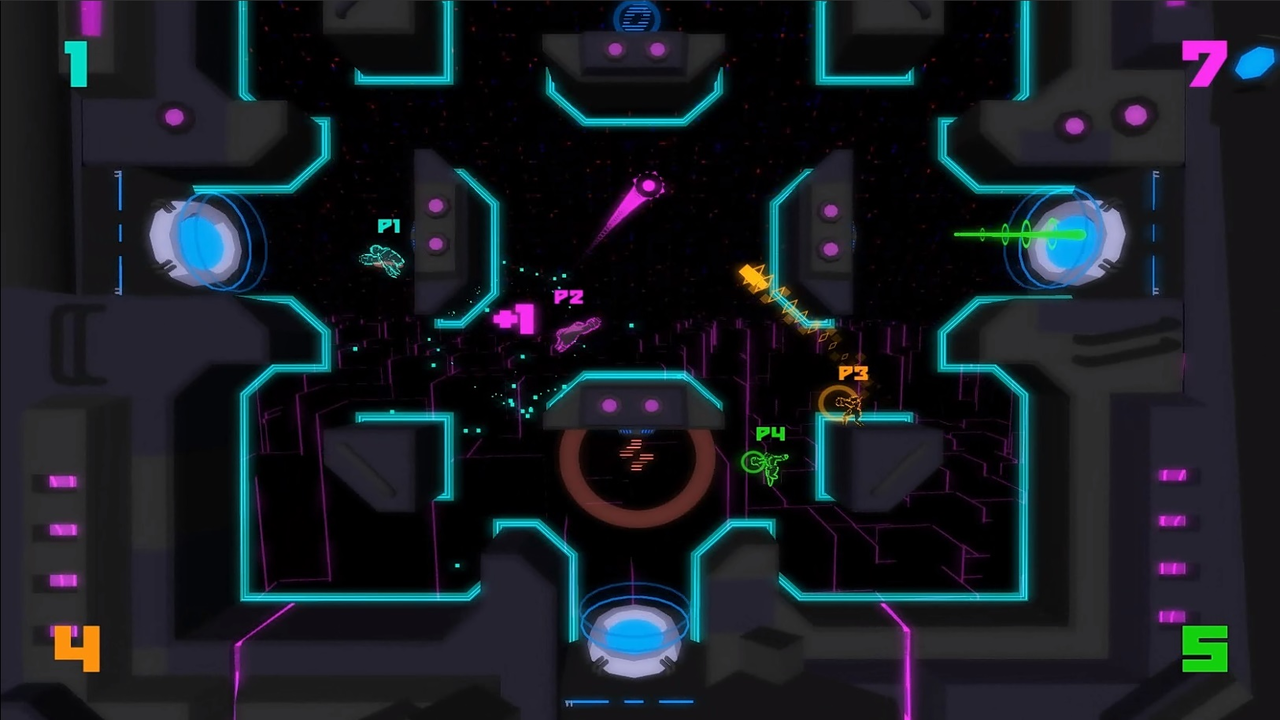Click the P4 player label

point(768,435)
